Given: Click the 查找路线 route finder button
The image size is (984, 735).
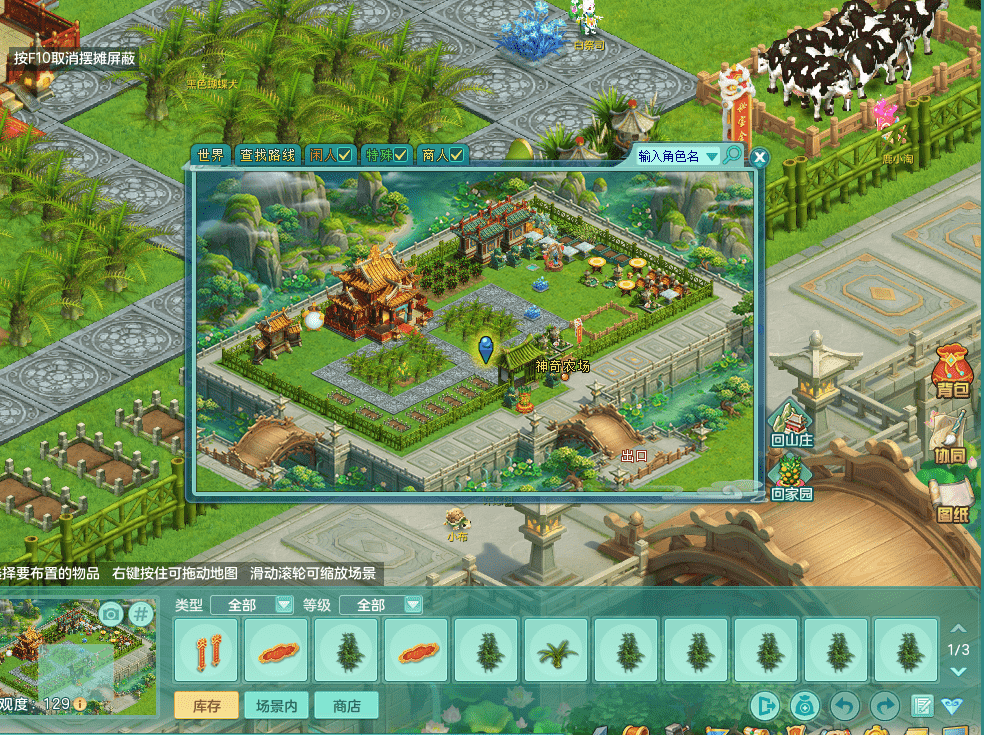Looking at the screenshot, I should click(x=267, y=155).
